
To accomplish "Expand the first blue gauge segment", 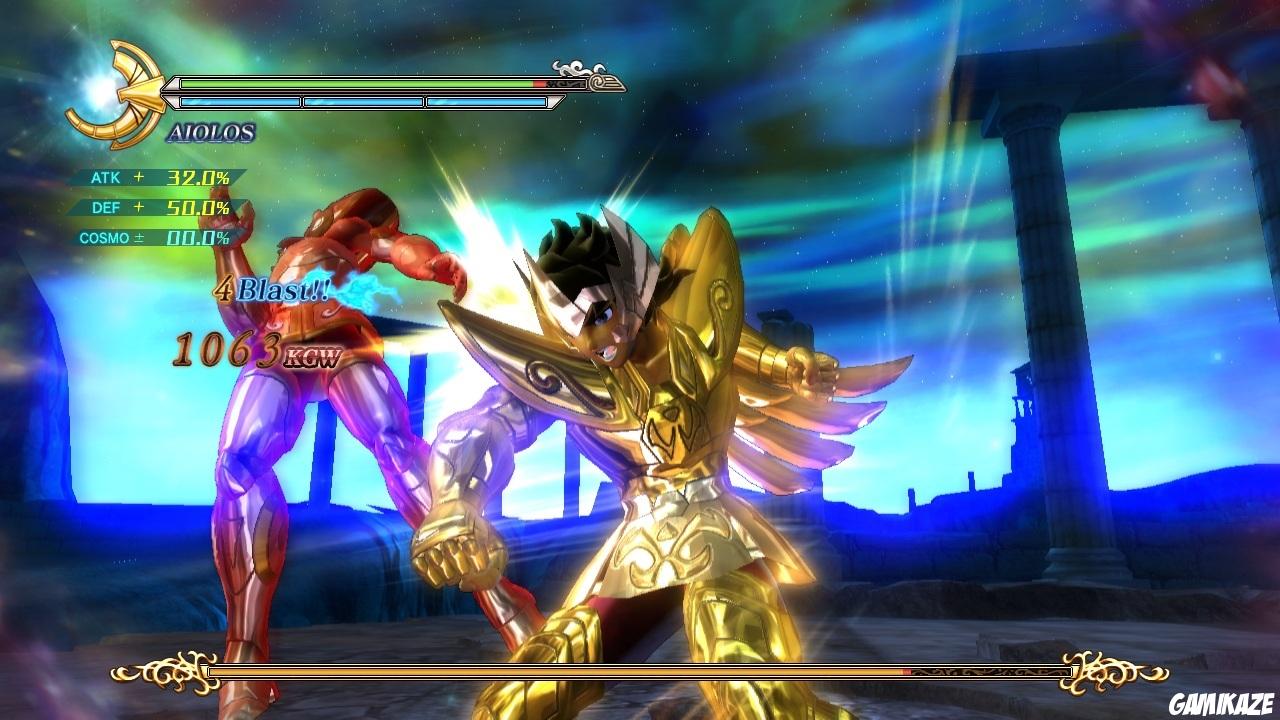I will [x=238, y=100].
